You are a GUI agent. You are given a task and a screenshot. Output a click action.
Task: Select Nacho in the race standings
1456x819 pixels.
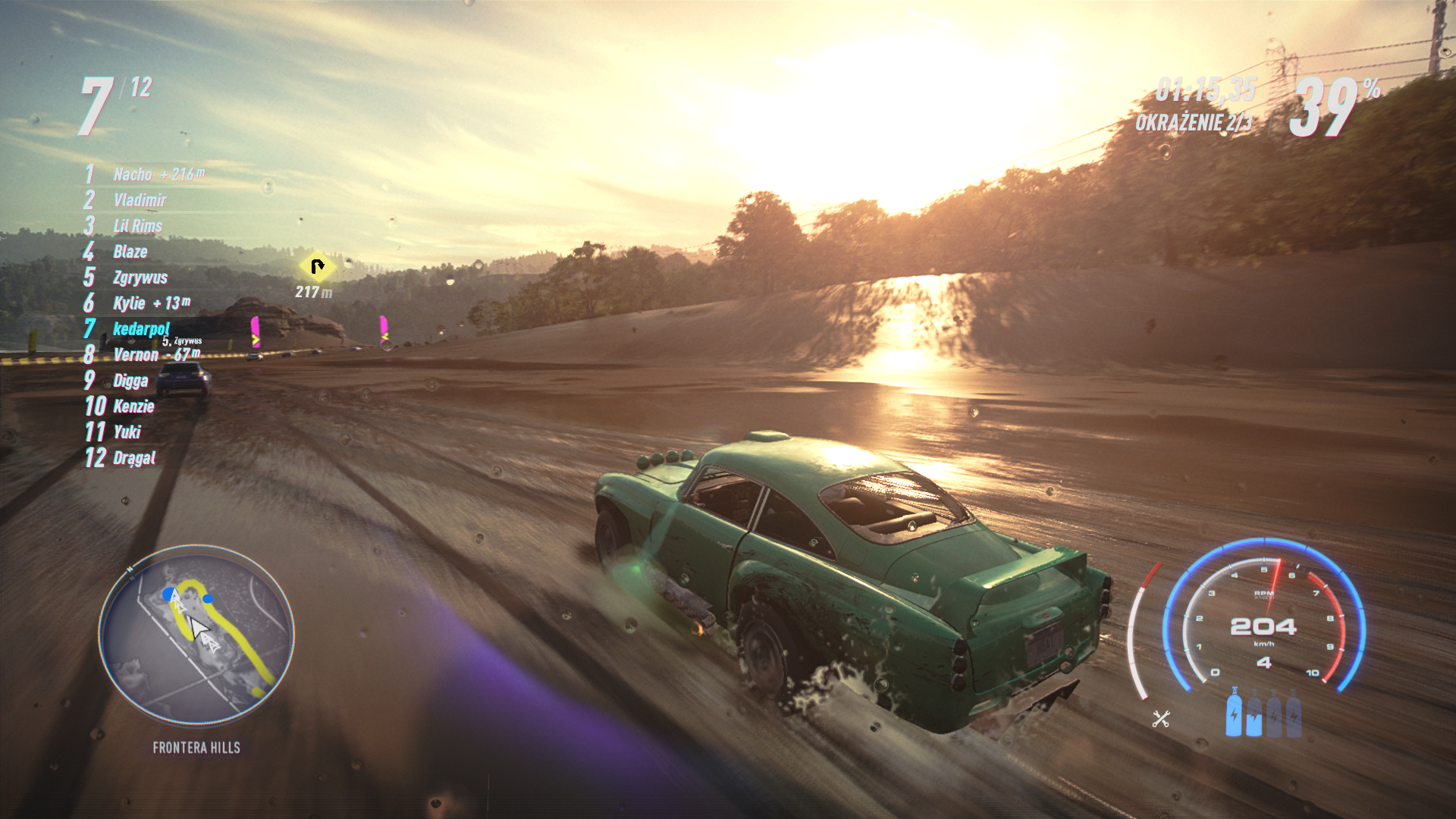(x=133, y=174)
